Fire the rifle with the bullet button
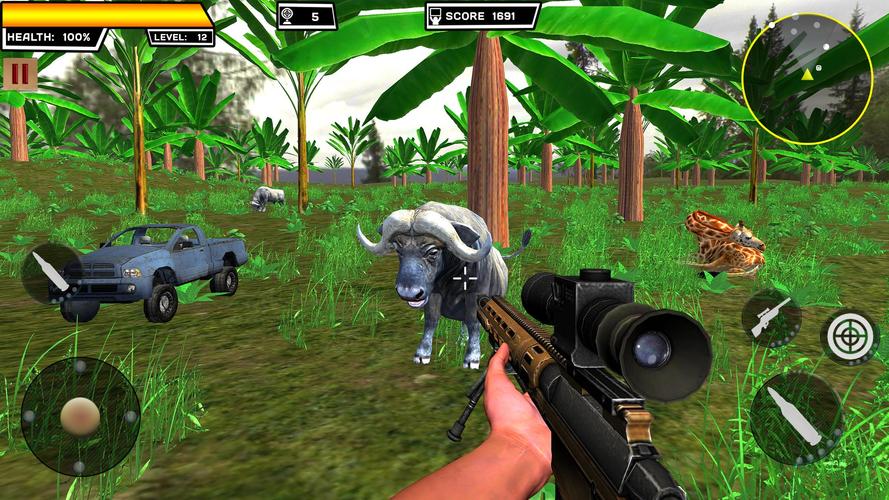 796,417
